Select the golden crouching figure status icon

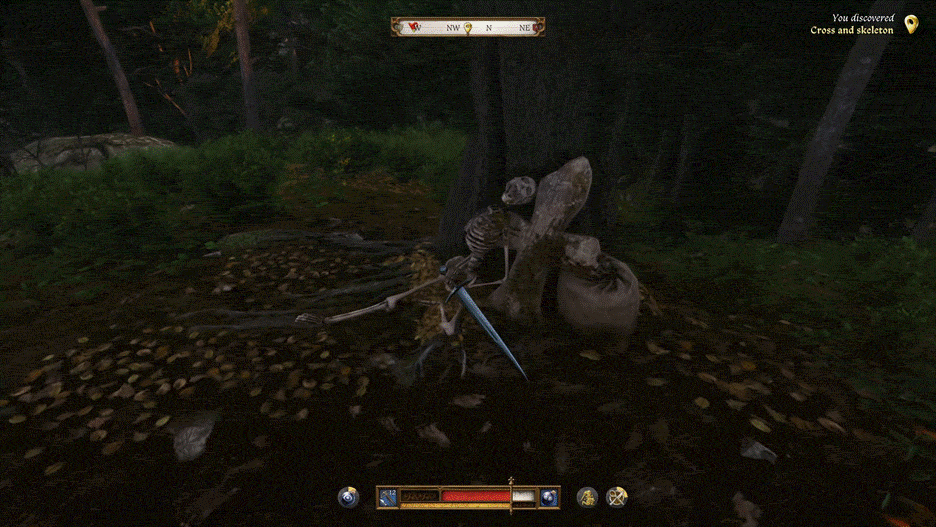click(x=587, y=497)
